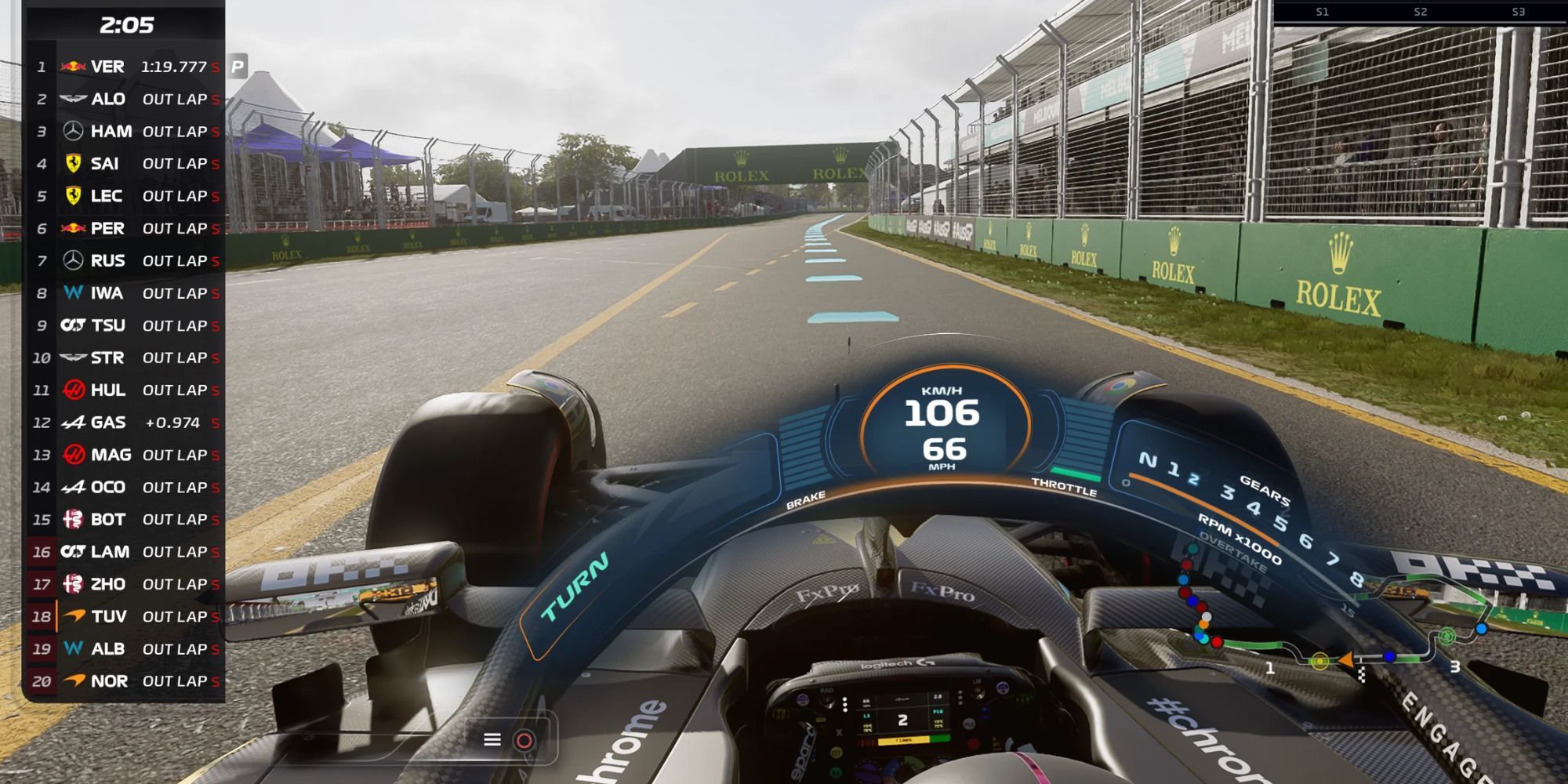Click the Ferrari icon next to SAI
Screen dimensions: 1568x784
click(x=74, y=163)
